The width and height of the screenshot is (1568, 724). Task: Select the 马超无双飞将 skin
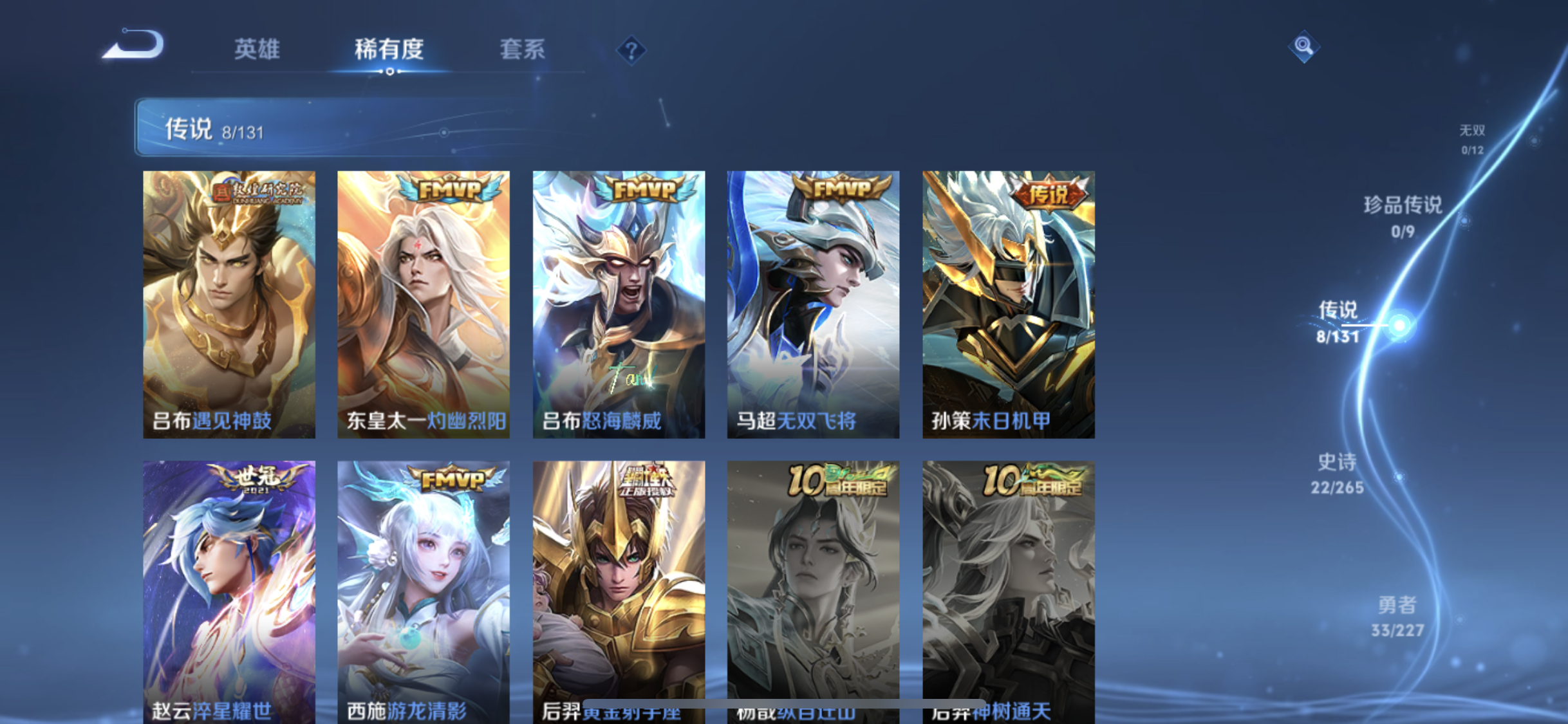click(x=813, y=302)
